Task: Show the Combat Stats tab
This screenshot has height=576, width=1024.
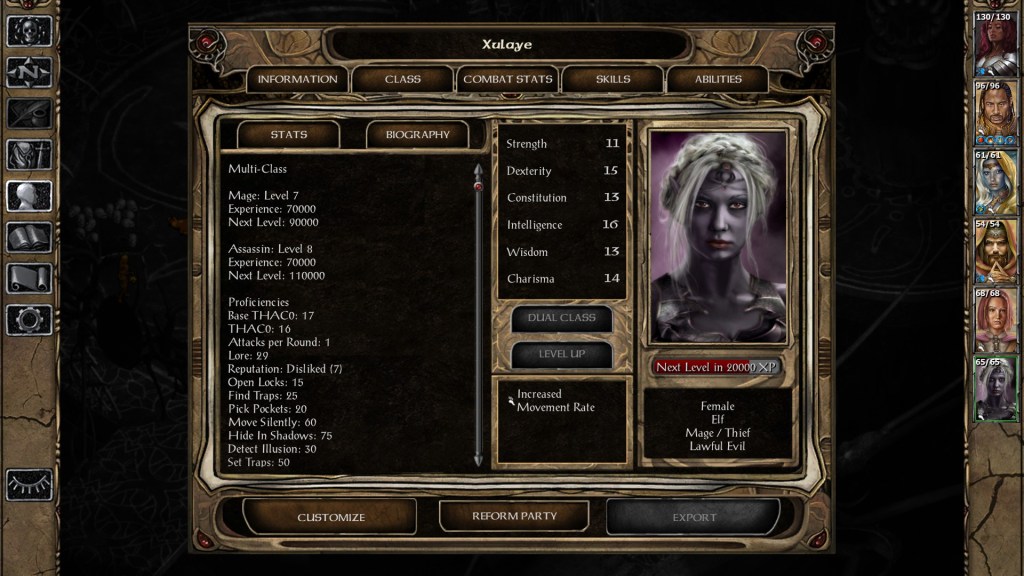Action: click(508, 79)
